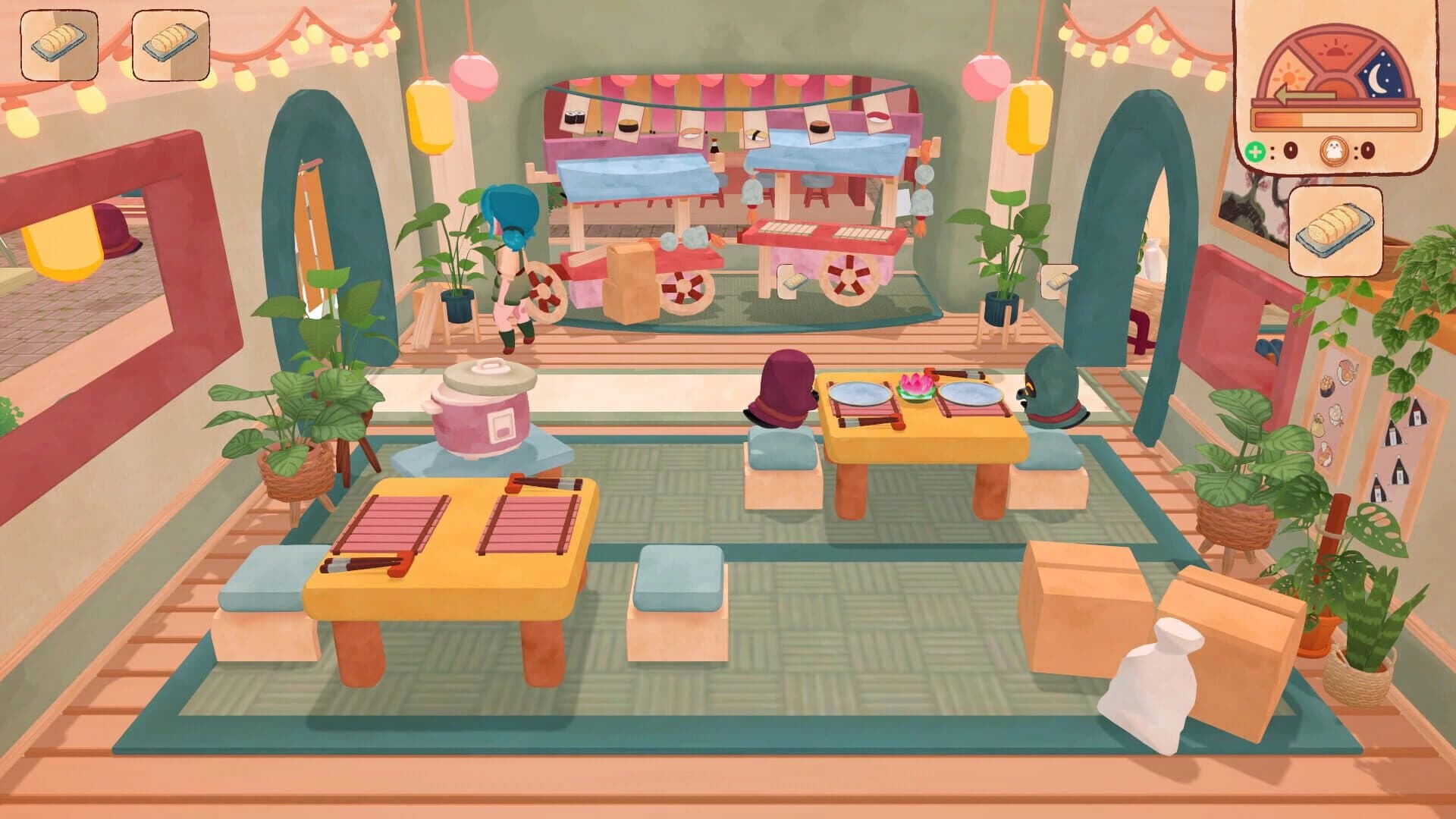Select the shrimp sushi card on the hanging menu
The height and width of the screenshot is (819, 1456).
(x=690, y=133)
